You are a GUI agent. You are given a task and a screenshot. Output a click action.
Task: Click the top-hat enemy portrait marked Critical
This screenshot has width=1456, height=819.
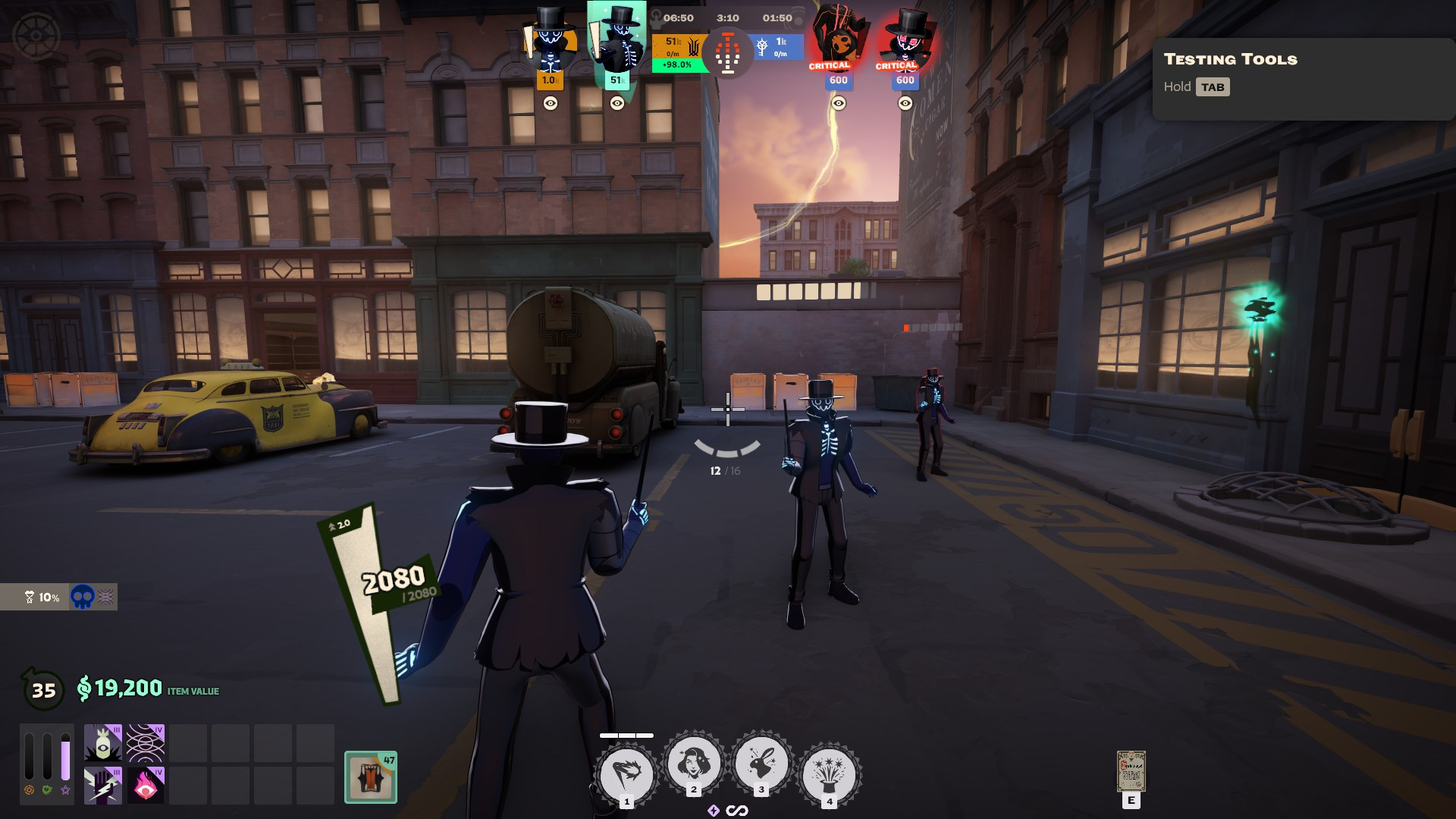[x=904, y=39]
